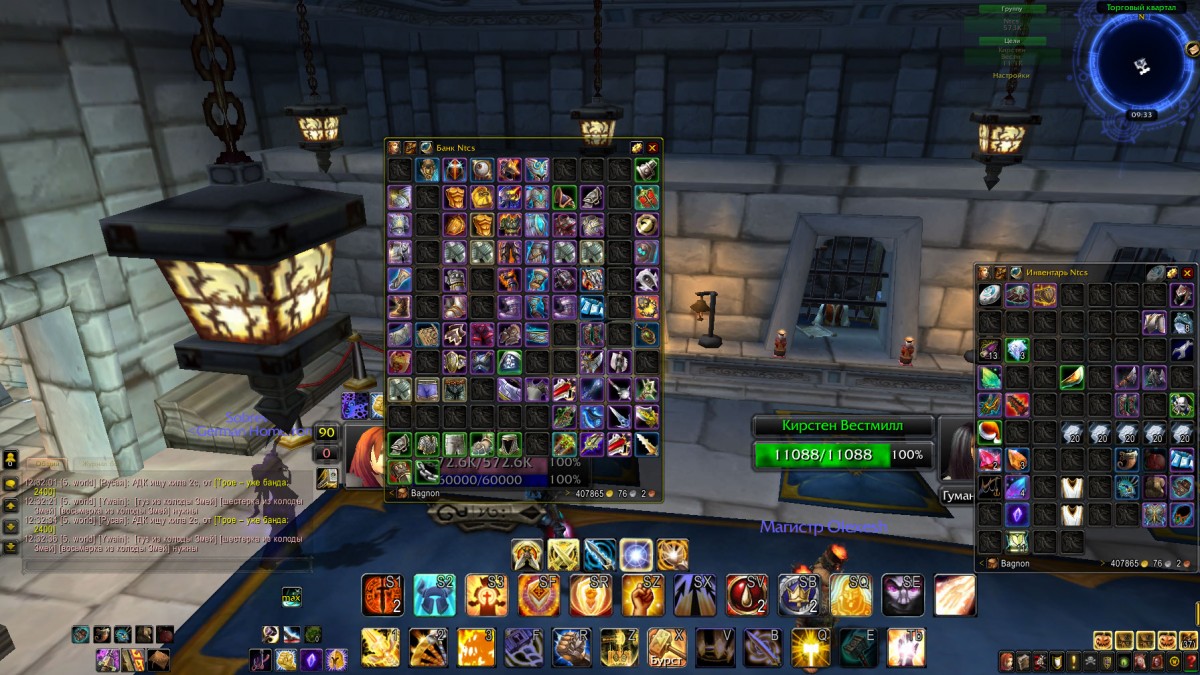Use the glowing hammer ability on Q
This screenshot has width=1200, height=675.
tap(811, 647)
